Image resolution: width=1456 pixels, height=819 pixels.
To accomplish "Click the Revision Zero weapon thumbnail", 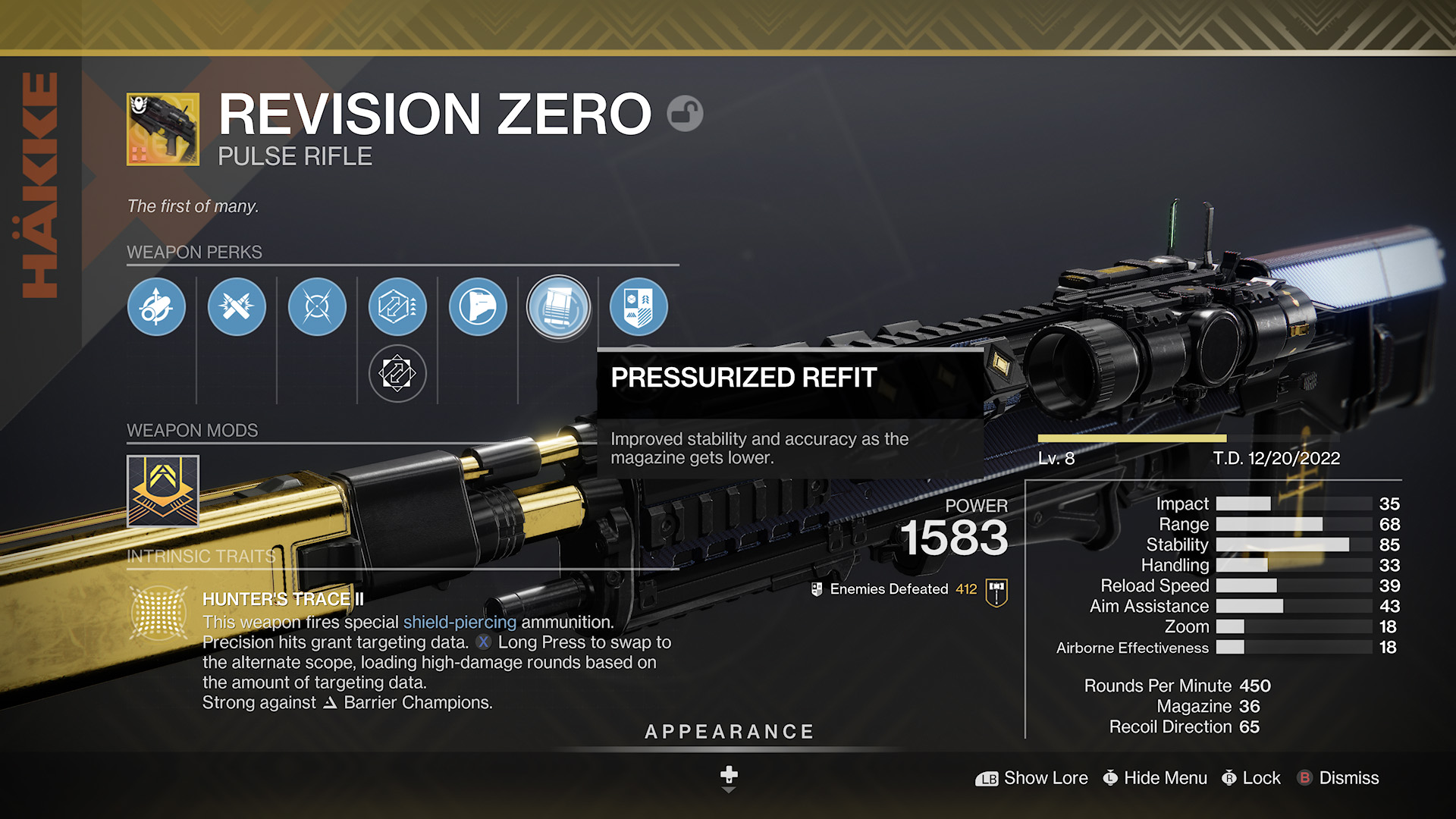I will coord(163,130).
